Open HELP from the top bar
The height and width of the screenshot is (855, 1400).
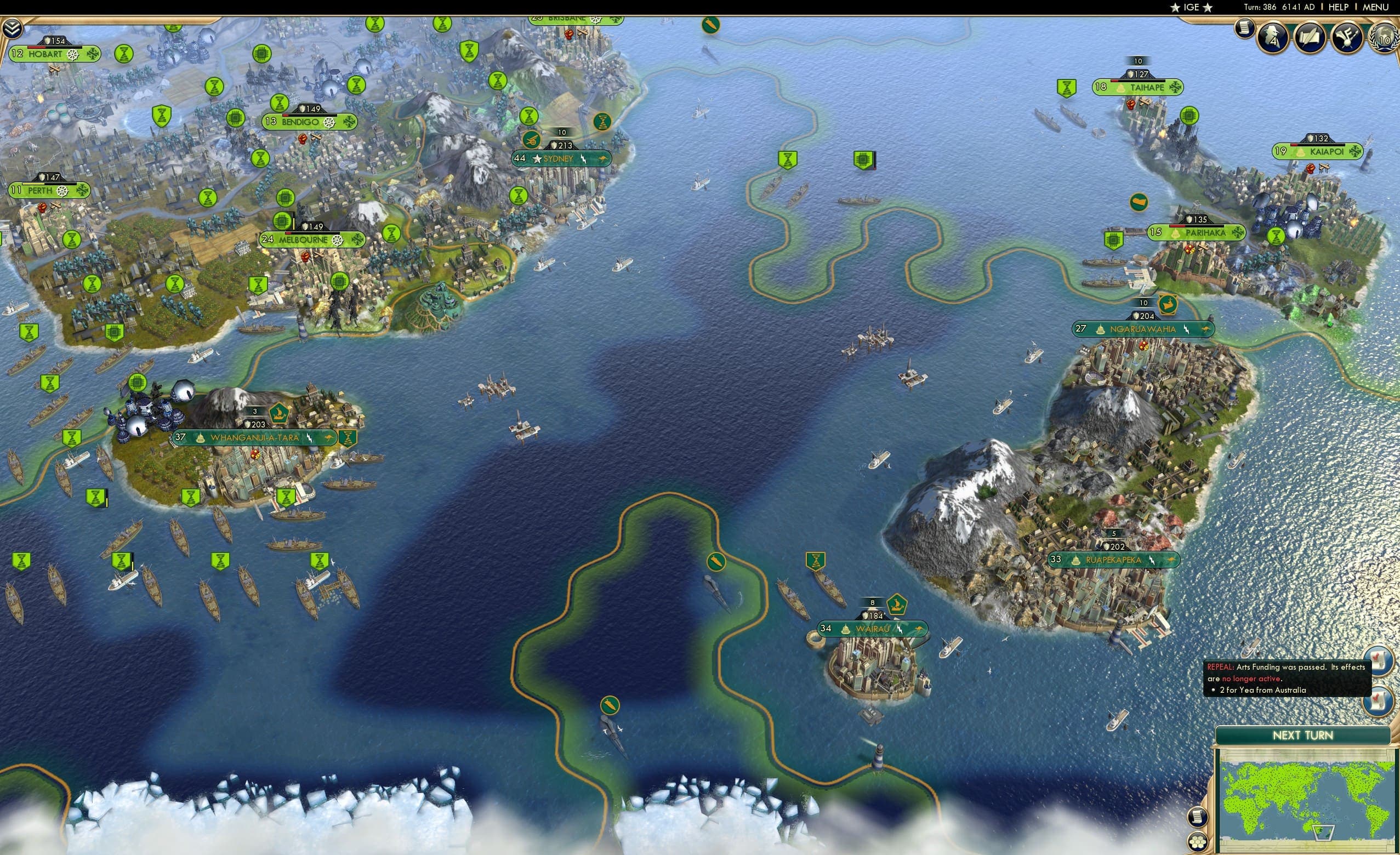1339,7
